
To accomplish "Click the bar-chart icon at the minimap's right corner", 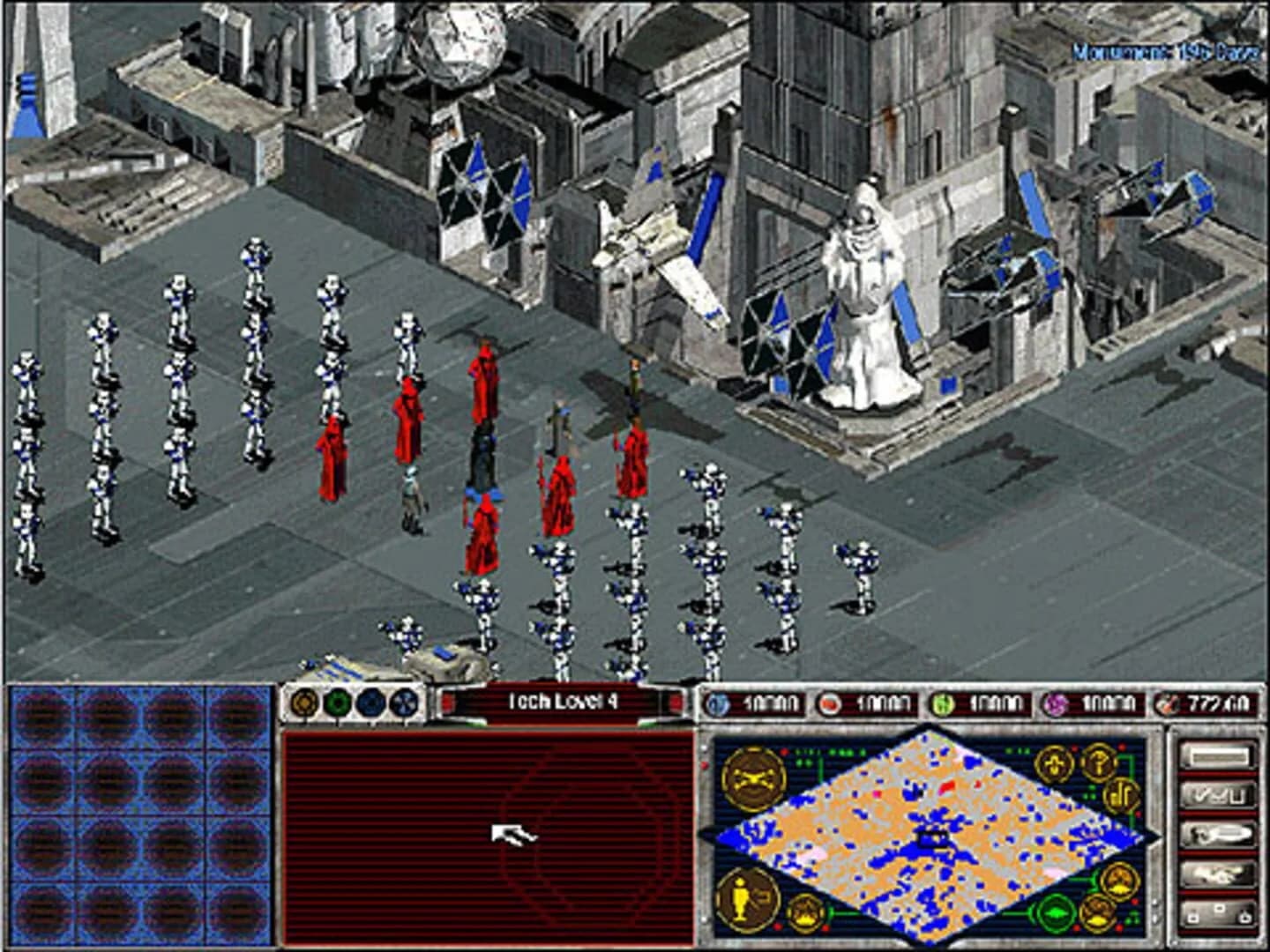I will tap(1120, 795).
